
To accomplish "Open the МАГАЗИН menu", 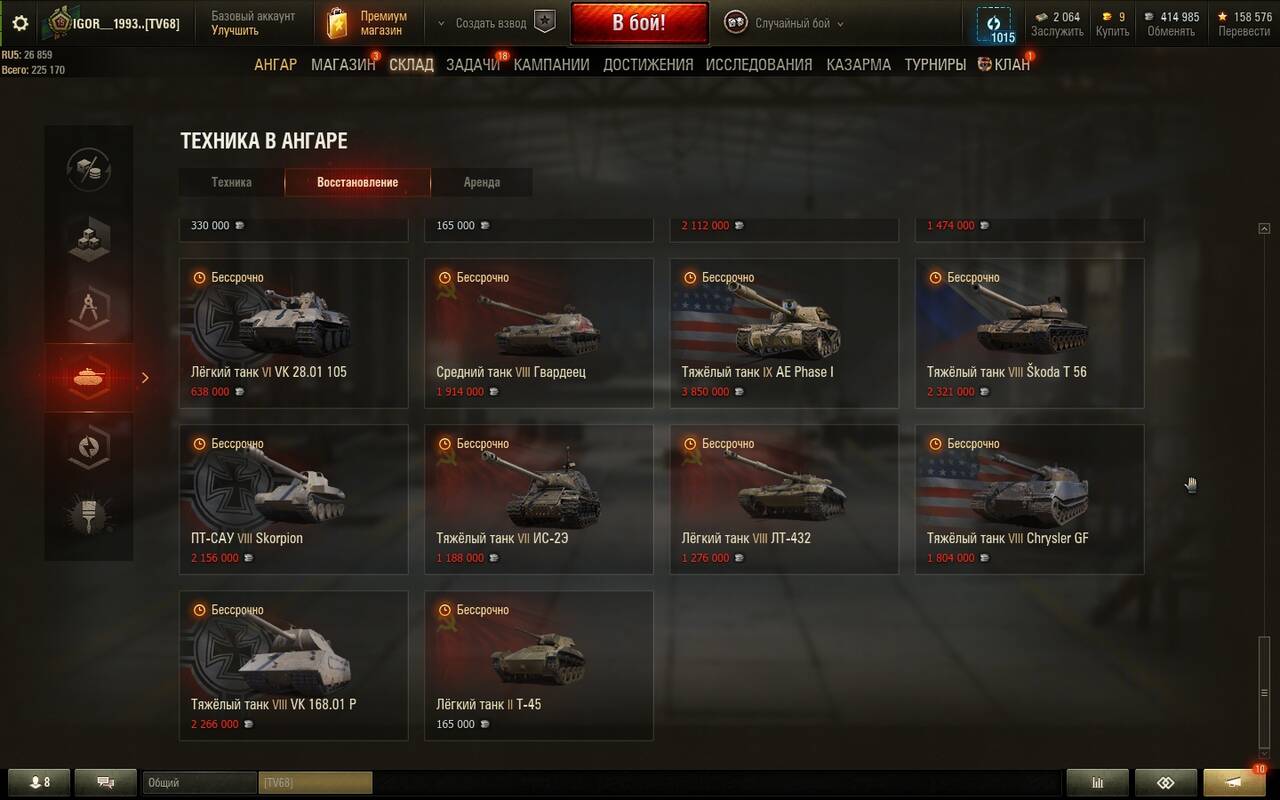I will (343, 65).
